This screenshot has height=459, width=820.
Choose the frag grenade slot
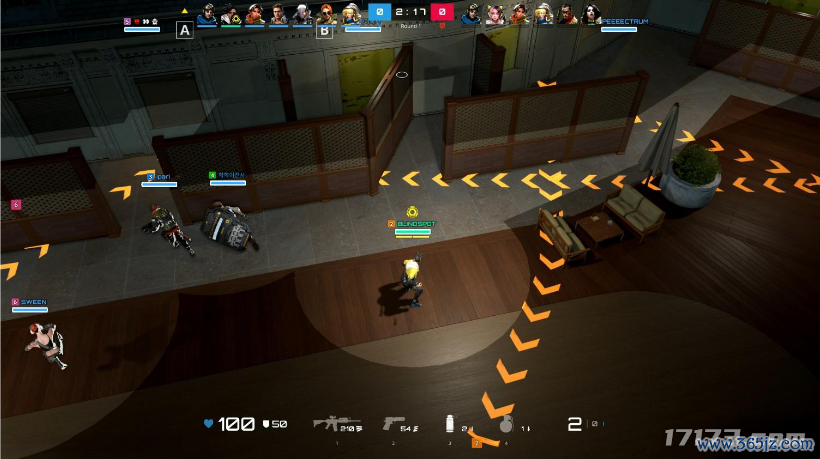click(505, 425)
